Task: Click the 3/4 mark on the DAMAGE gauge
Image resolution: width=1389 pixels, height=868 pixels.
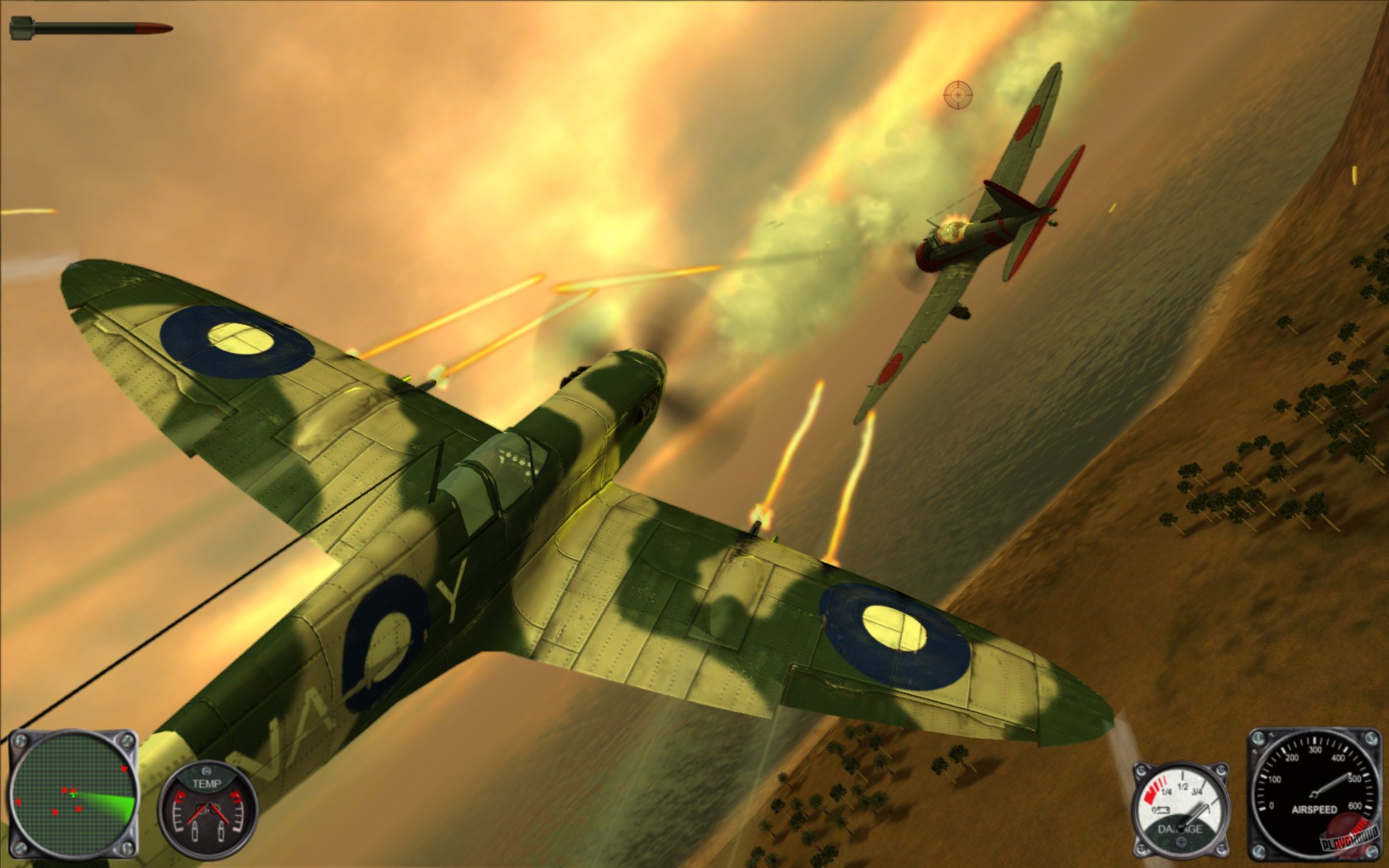Action: point(1197,790)
